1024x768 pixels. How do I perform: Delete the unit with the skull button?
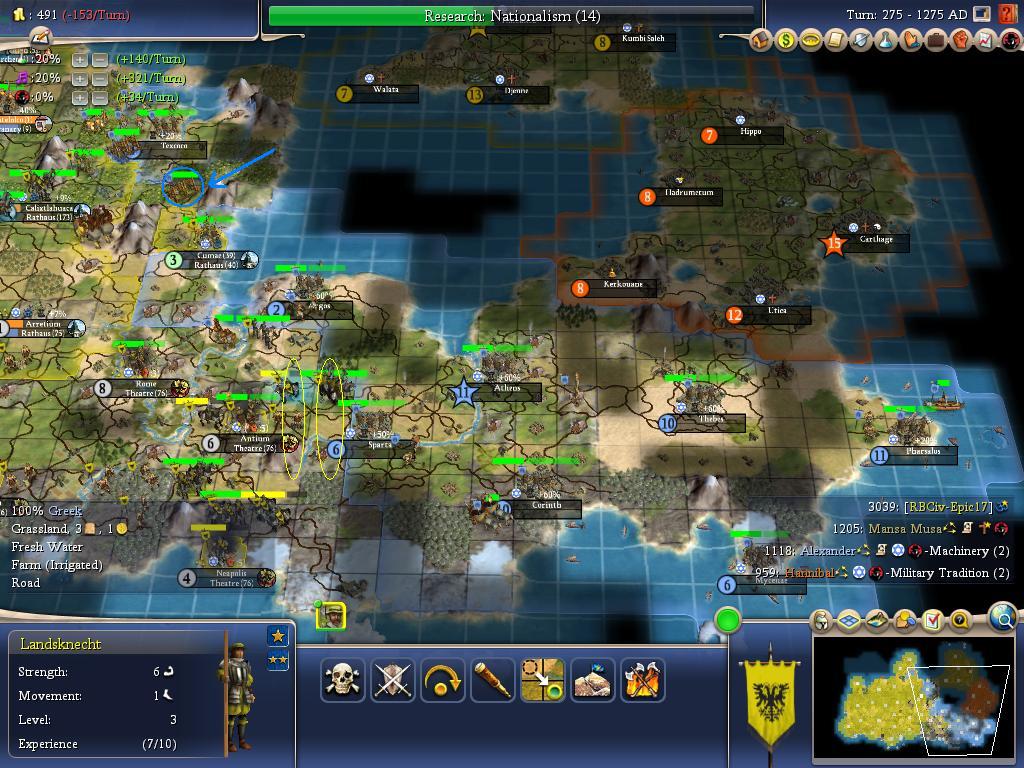[343, 680]
